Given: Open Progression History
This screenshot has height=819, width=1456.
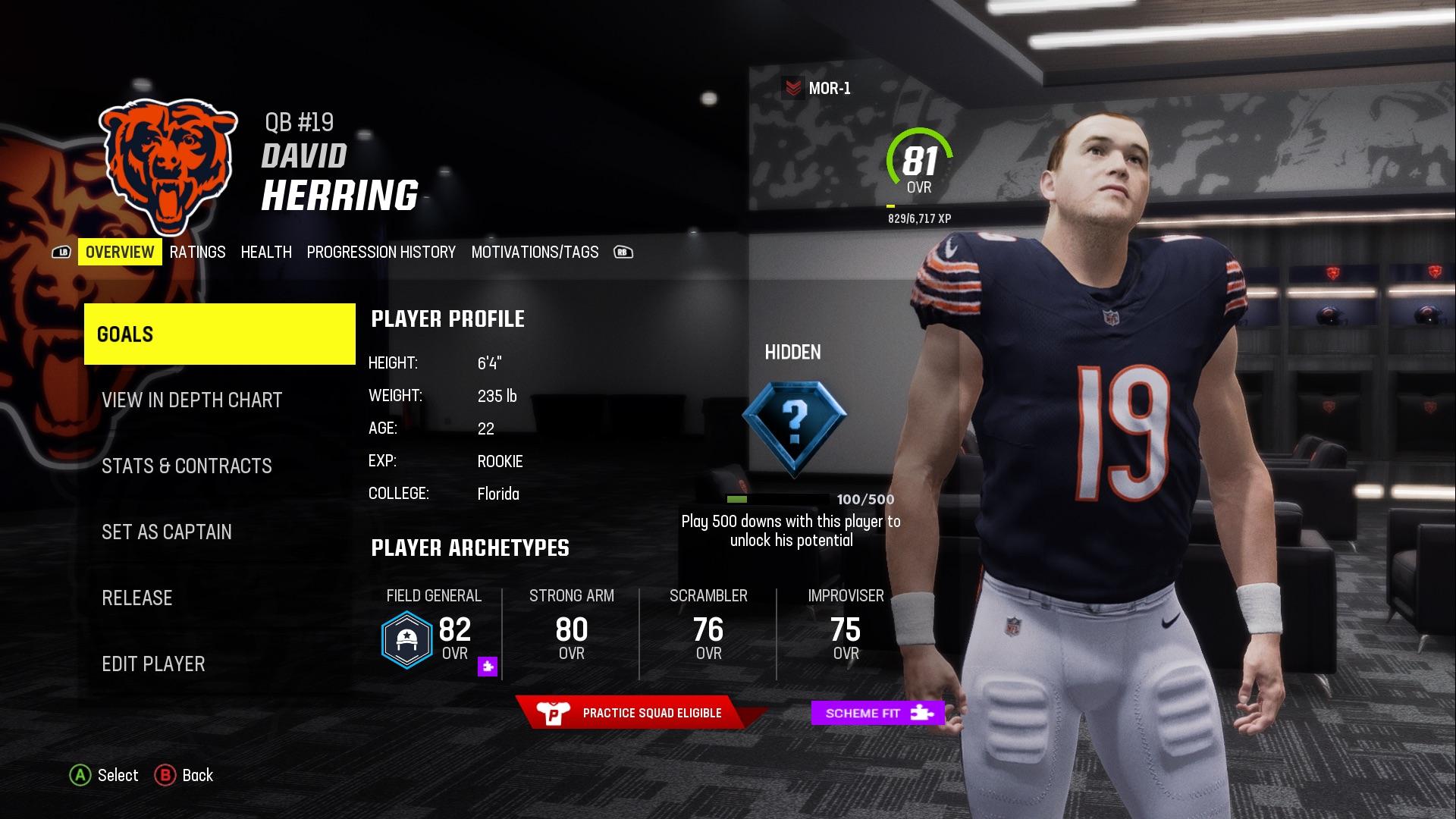Looking at the screenshot, I should [x=381, y=252].
